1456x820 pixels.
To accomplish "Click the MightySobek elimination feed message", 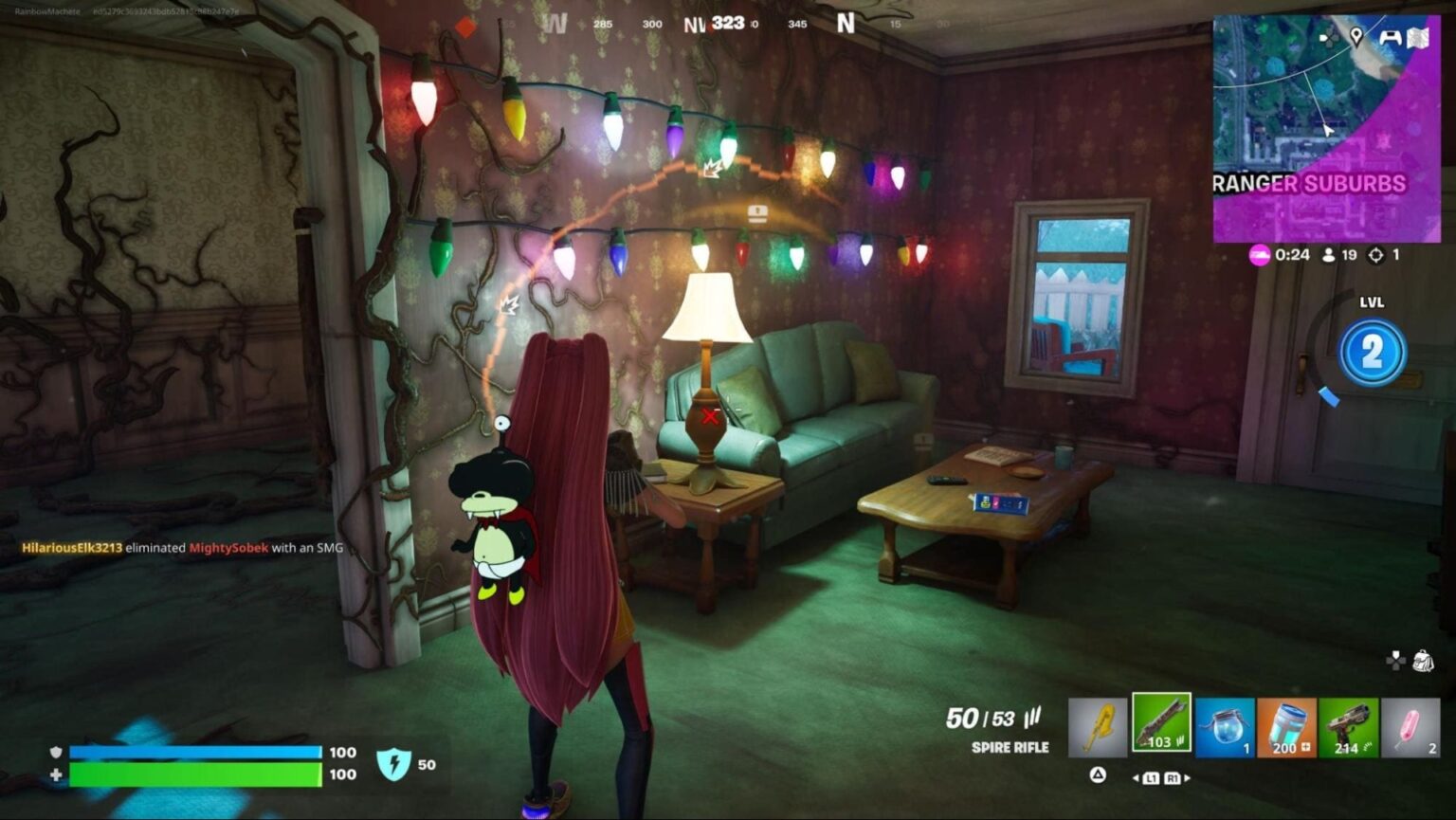I will coord(180,548).
